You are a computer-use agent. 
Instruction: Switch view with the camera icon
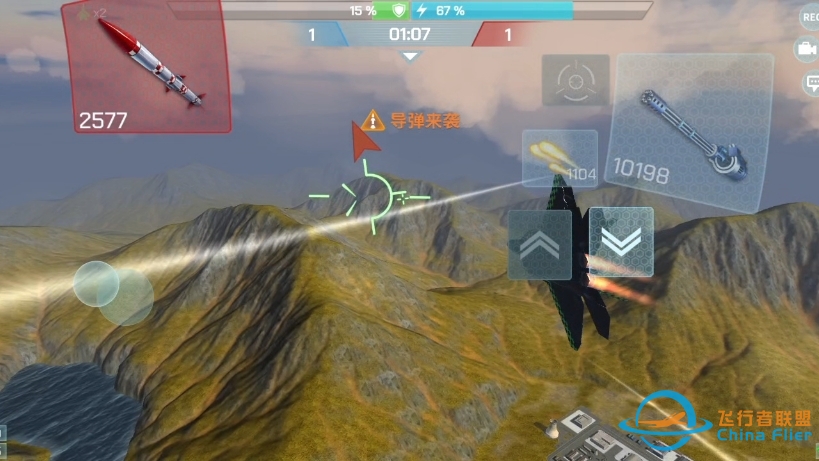[807, 49]
